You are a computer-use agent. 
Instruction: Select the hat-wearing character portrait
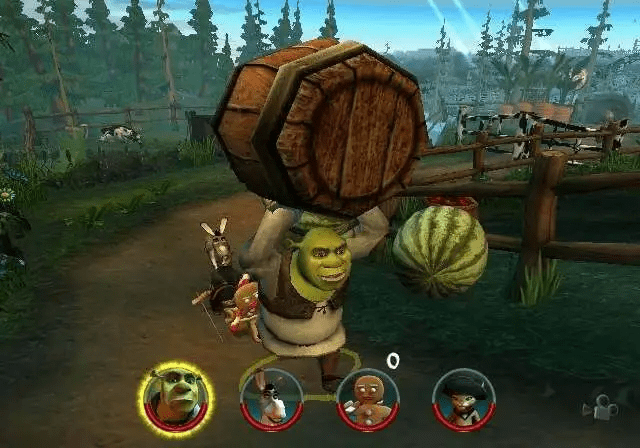[463, 399]
